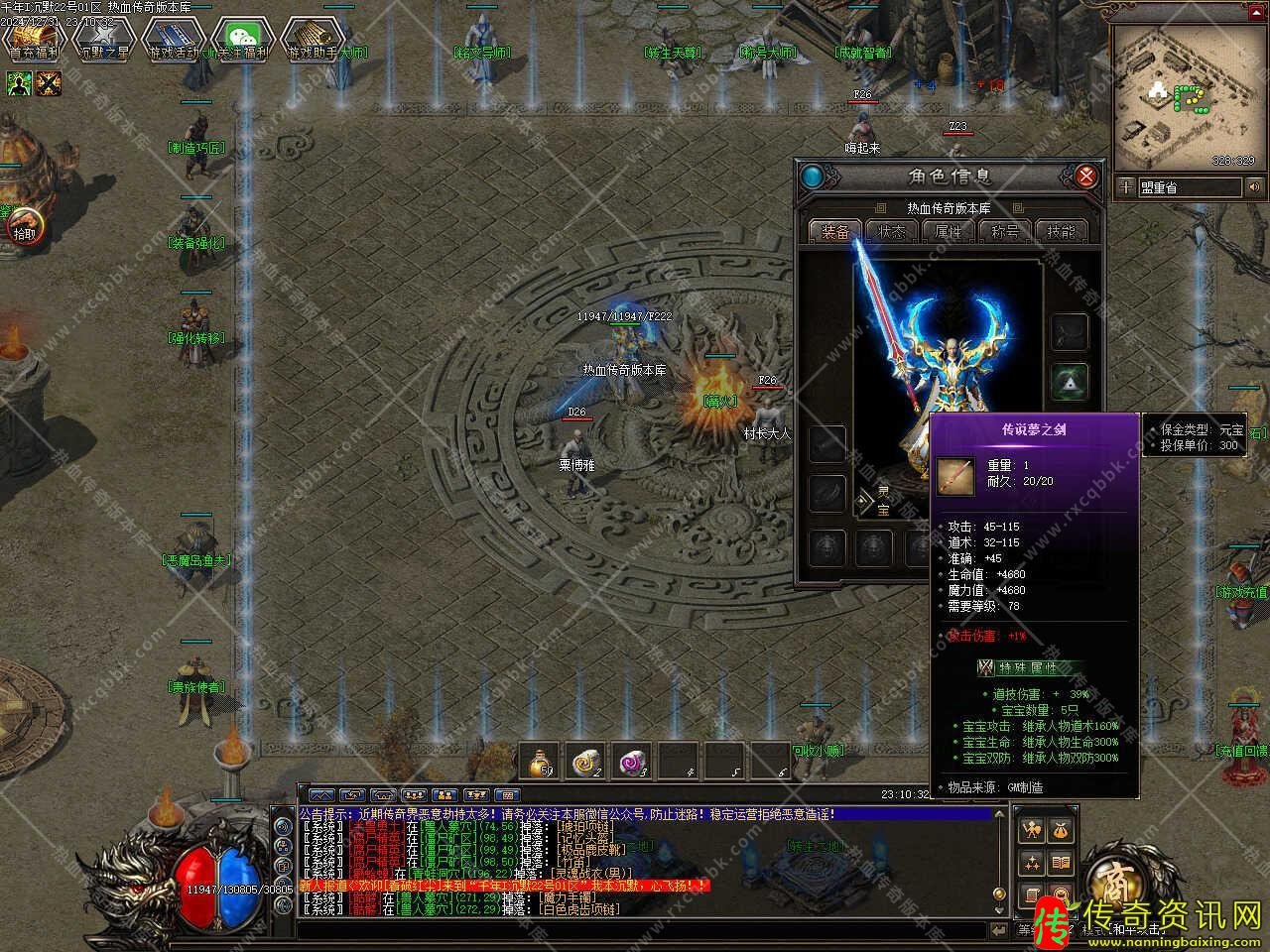Open the 游戏助手 game assistant
The image size is (1270, 952).
[312, 41]
